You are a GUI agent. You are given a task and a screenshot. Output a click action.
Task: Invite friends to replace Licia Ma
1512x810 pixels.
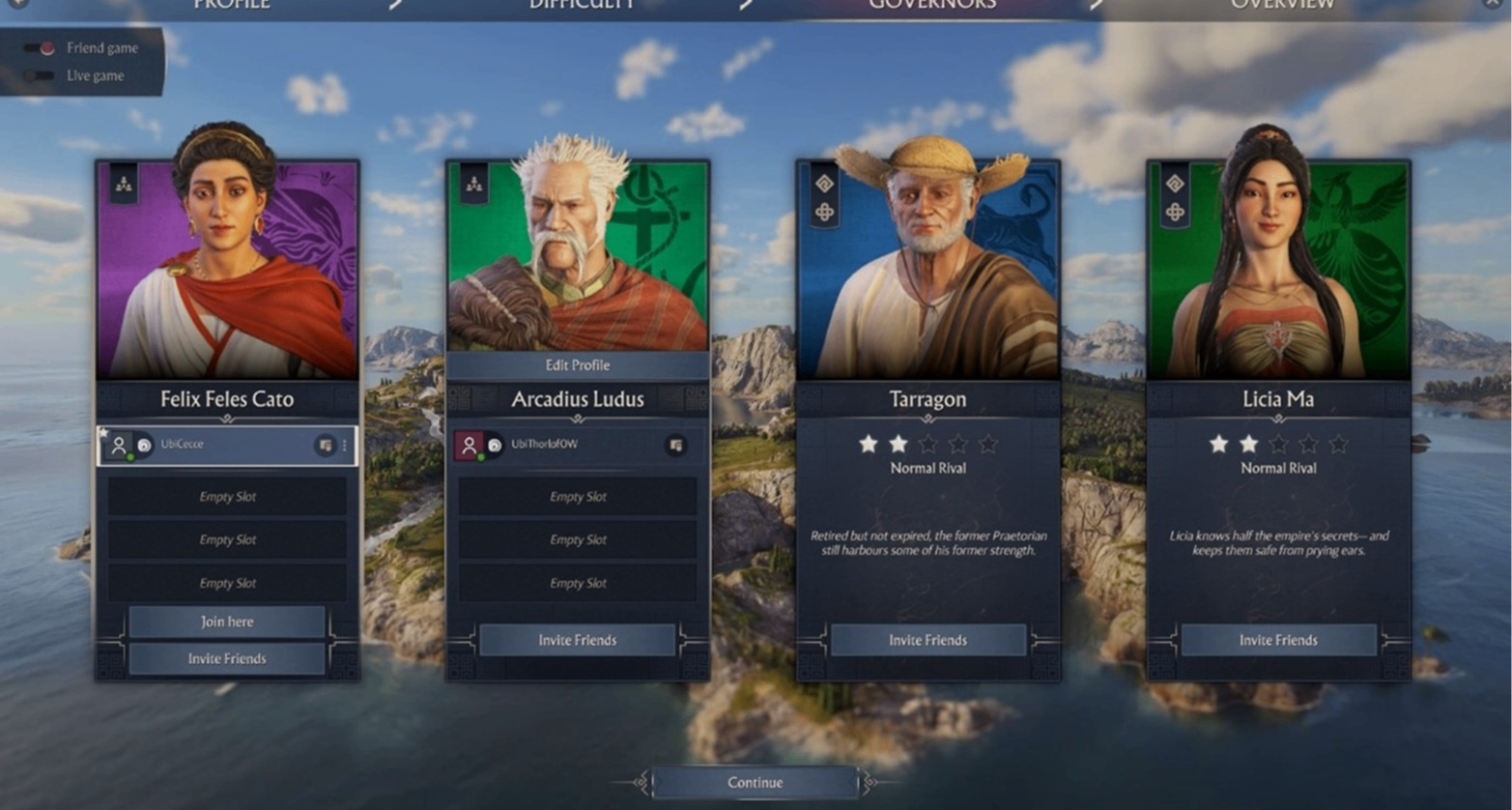(1277, 640)
